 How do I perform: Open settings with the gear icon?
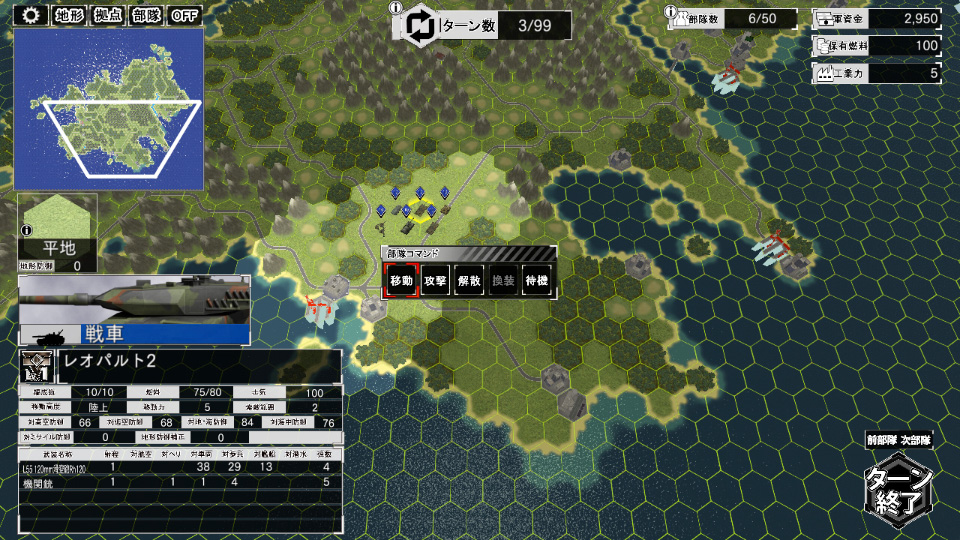point(31,15)
